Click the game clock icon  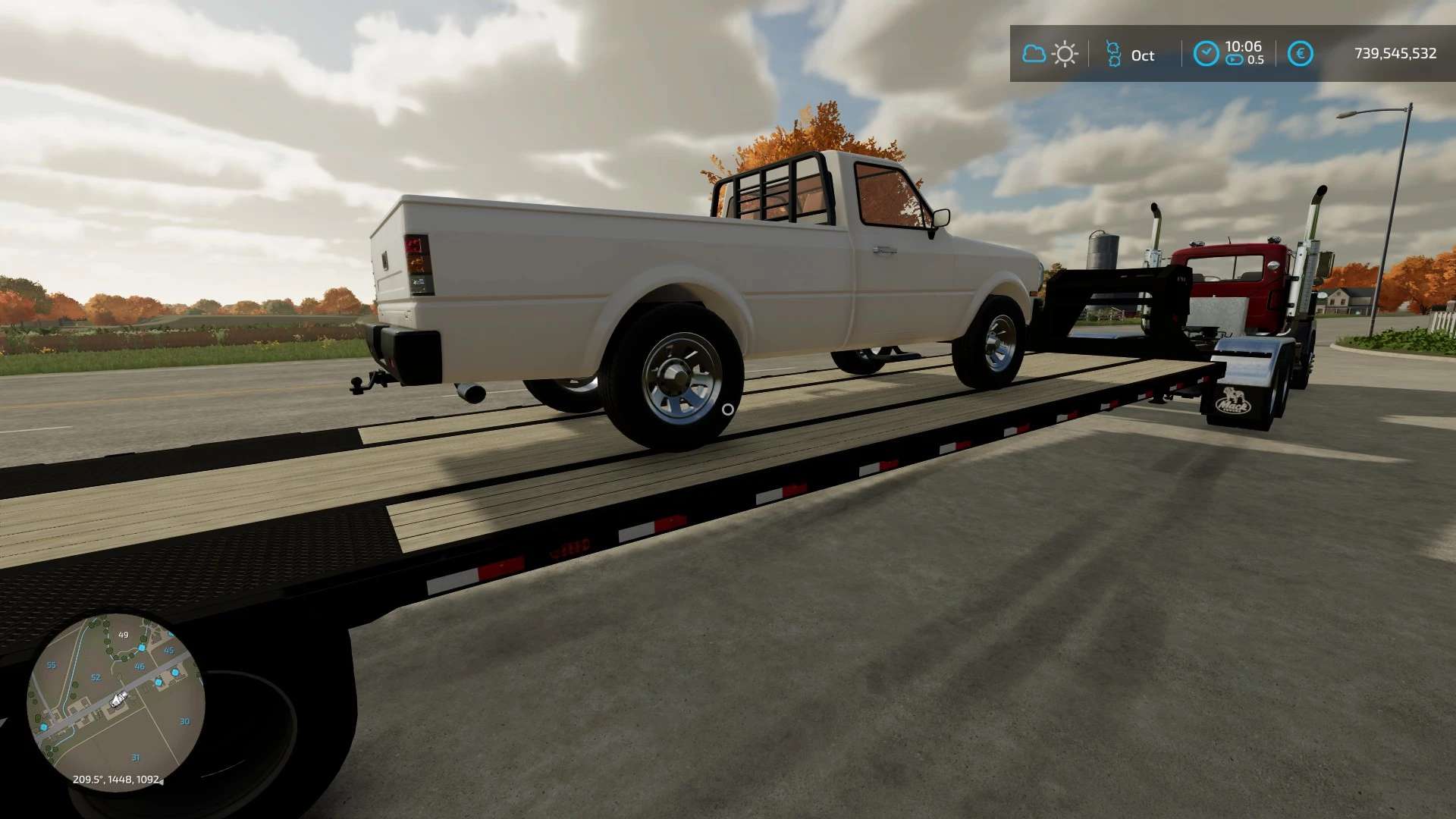pyautogui.click(x=1206, y=53)
